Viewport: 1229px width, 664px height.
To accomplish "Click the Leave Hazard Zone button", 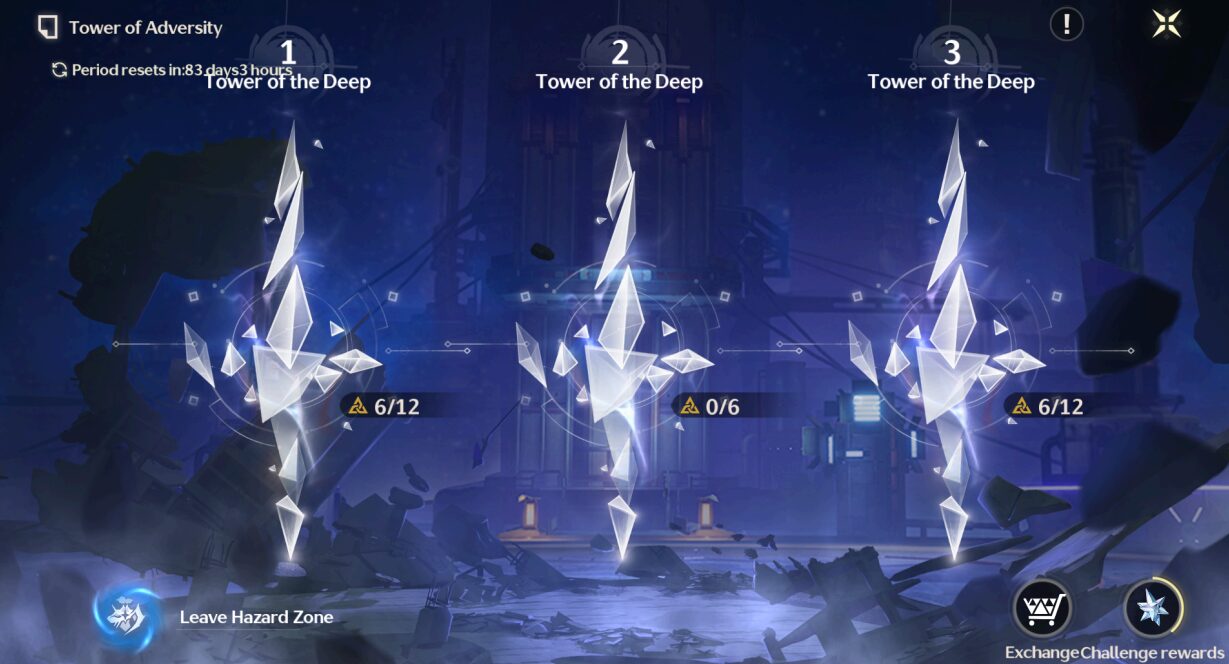I will coord(126,616).
